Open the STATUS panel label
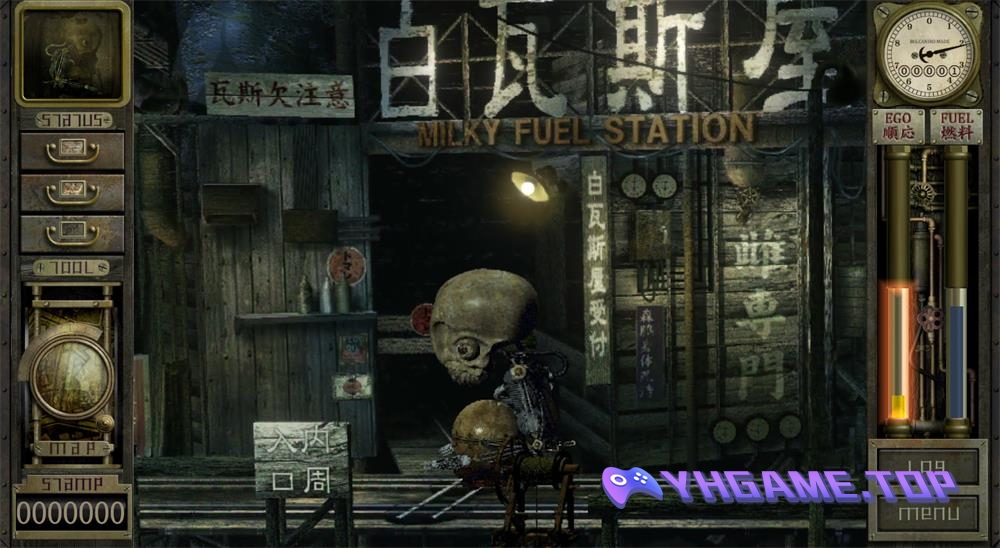The image size is (1000, 548). click(x=72, y=120)
